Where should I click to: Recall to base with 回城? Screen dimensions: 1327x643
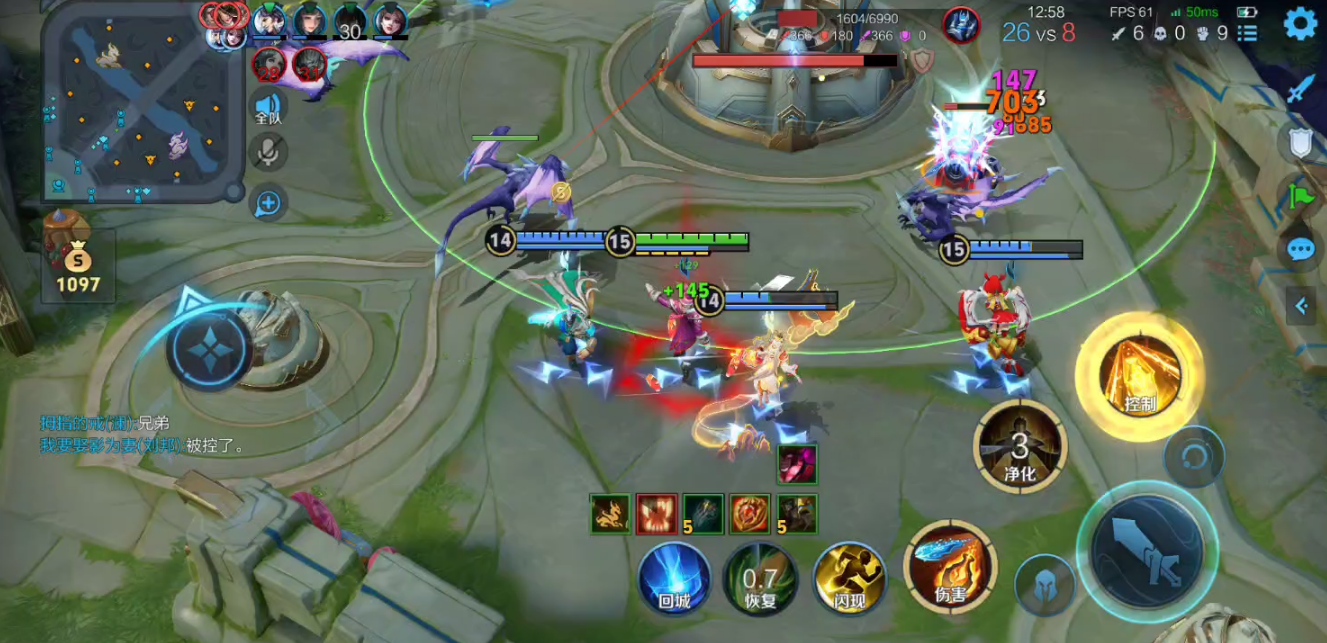[674, 578]
